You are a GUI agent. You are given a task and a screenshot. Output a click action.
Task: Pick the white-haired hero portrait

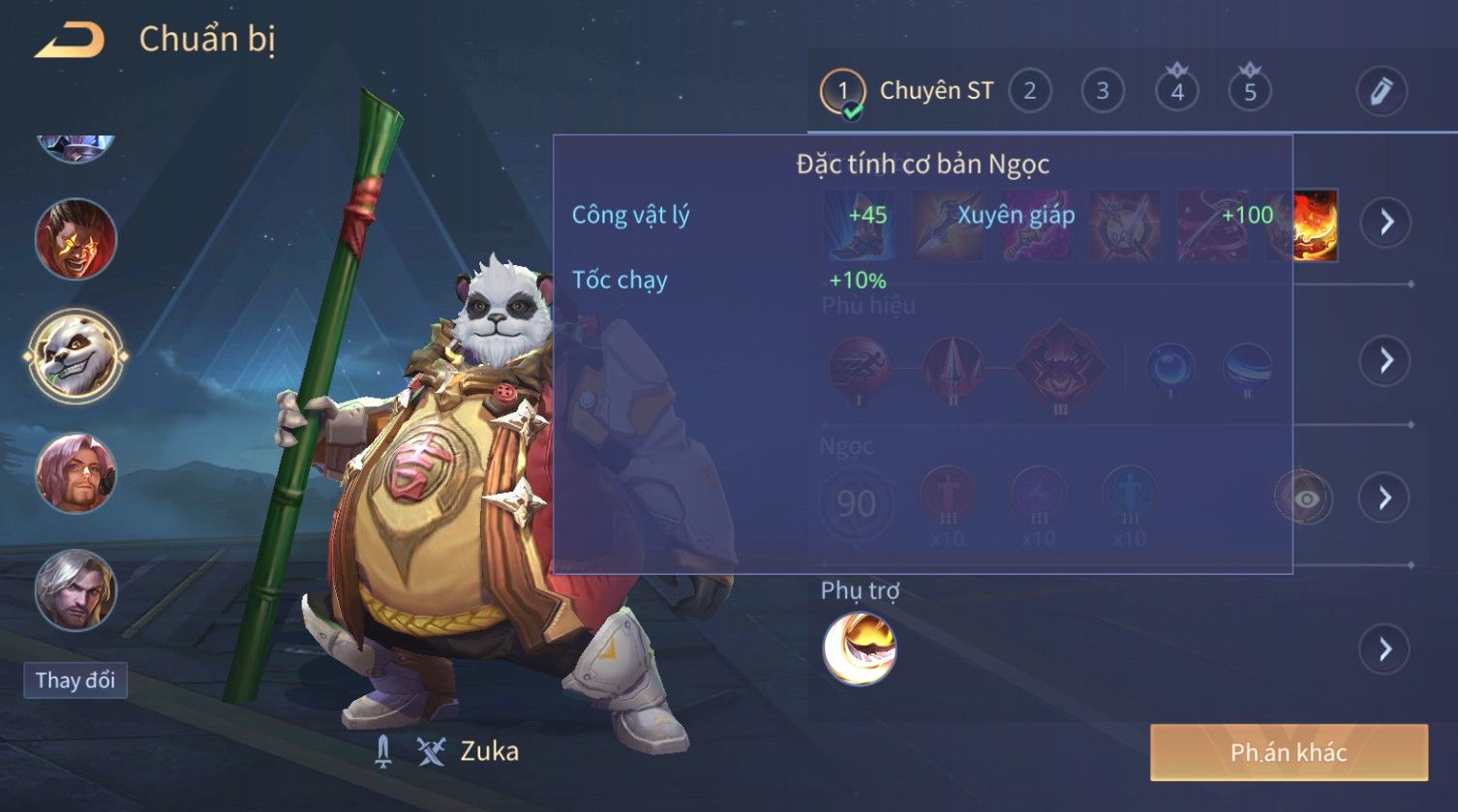[x=76, y=589]
